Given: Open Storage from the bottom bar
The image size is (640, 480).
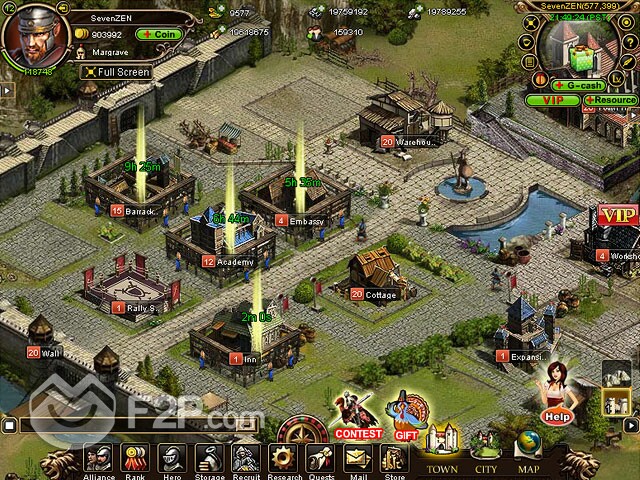Looking at the screenshot, I should 209,459.
